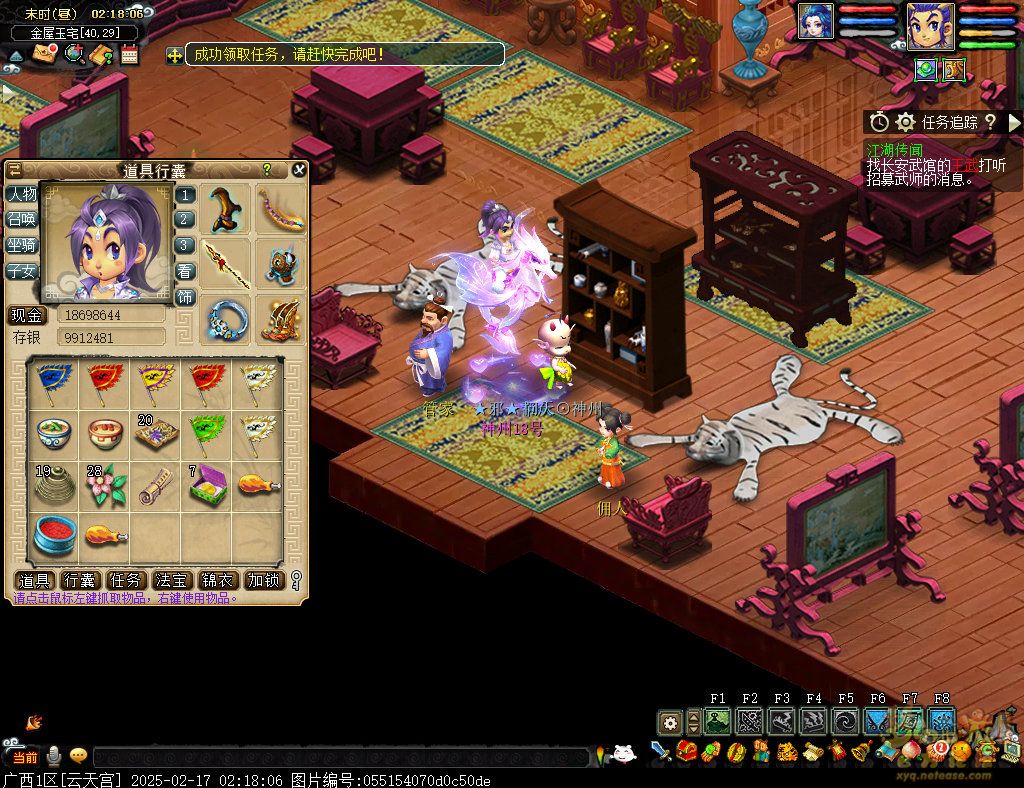Activate the F5 swirl skill

(846, 721)
